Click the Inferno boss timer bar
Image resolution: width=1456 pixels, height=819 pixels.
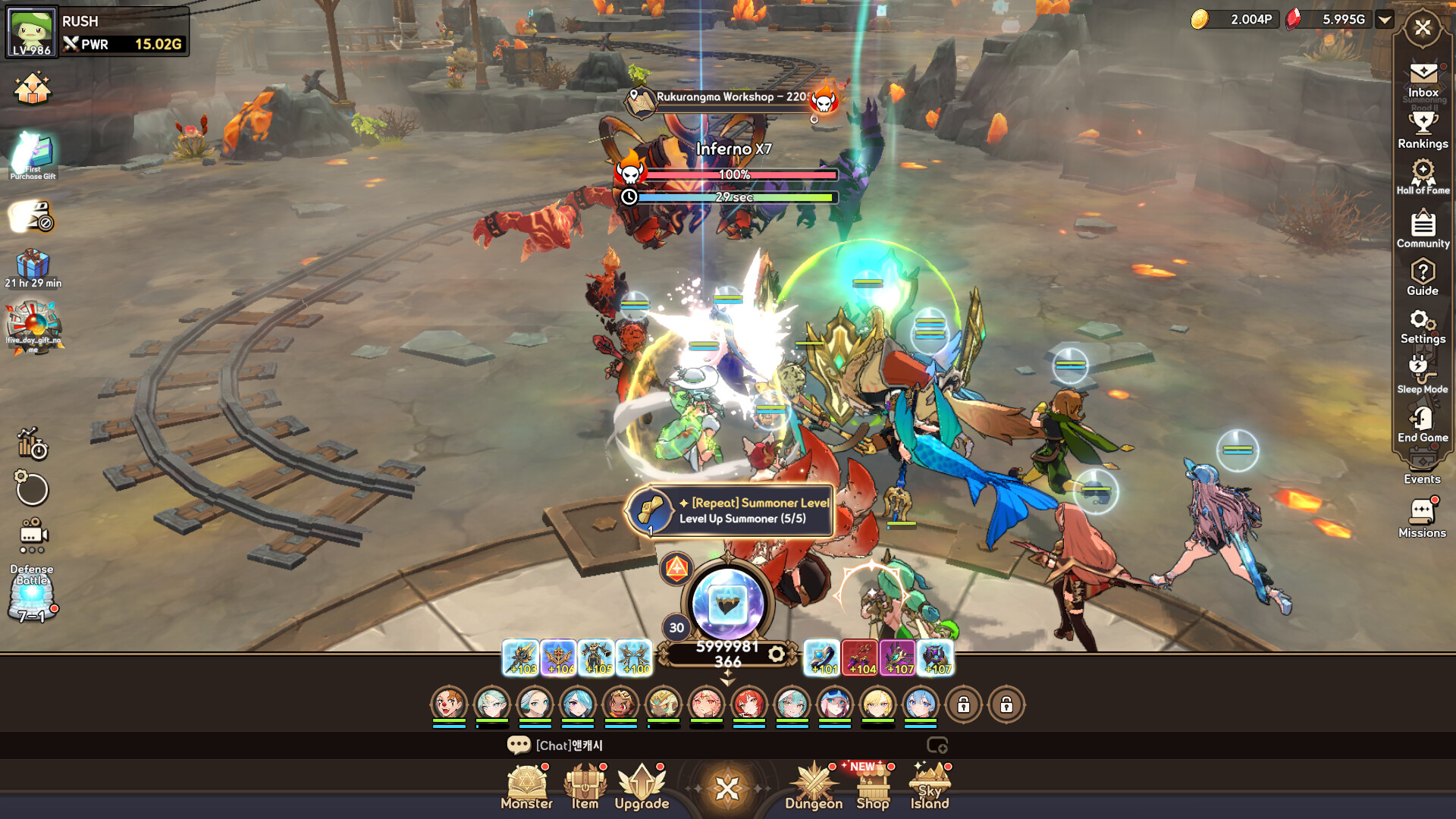pyautogui.click(x=734, y=197)
